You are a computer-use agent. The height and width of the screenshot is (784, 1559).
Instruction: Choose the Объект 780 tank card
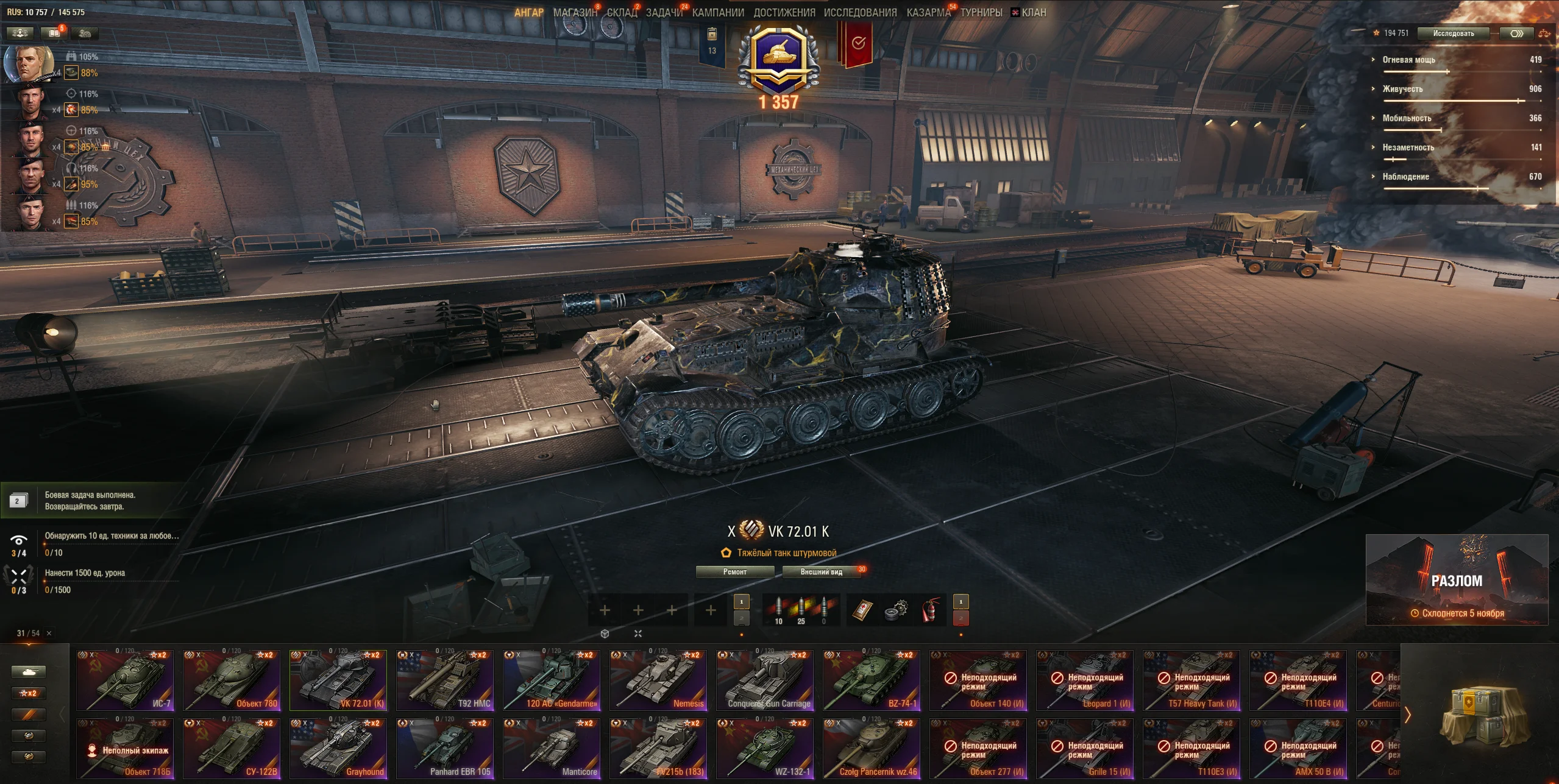tap(232, 680)
